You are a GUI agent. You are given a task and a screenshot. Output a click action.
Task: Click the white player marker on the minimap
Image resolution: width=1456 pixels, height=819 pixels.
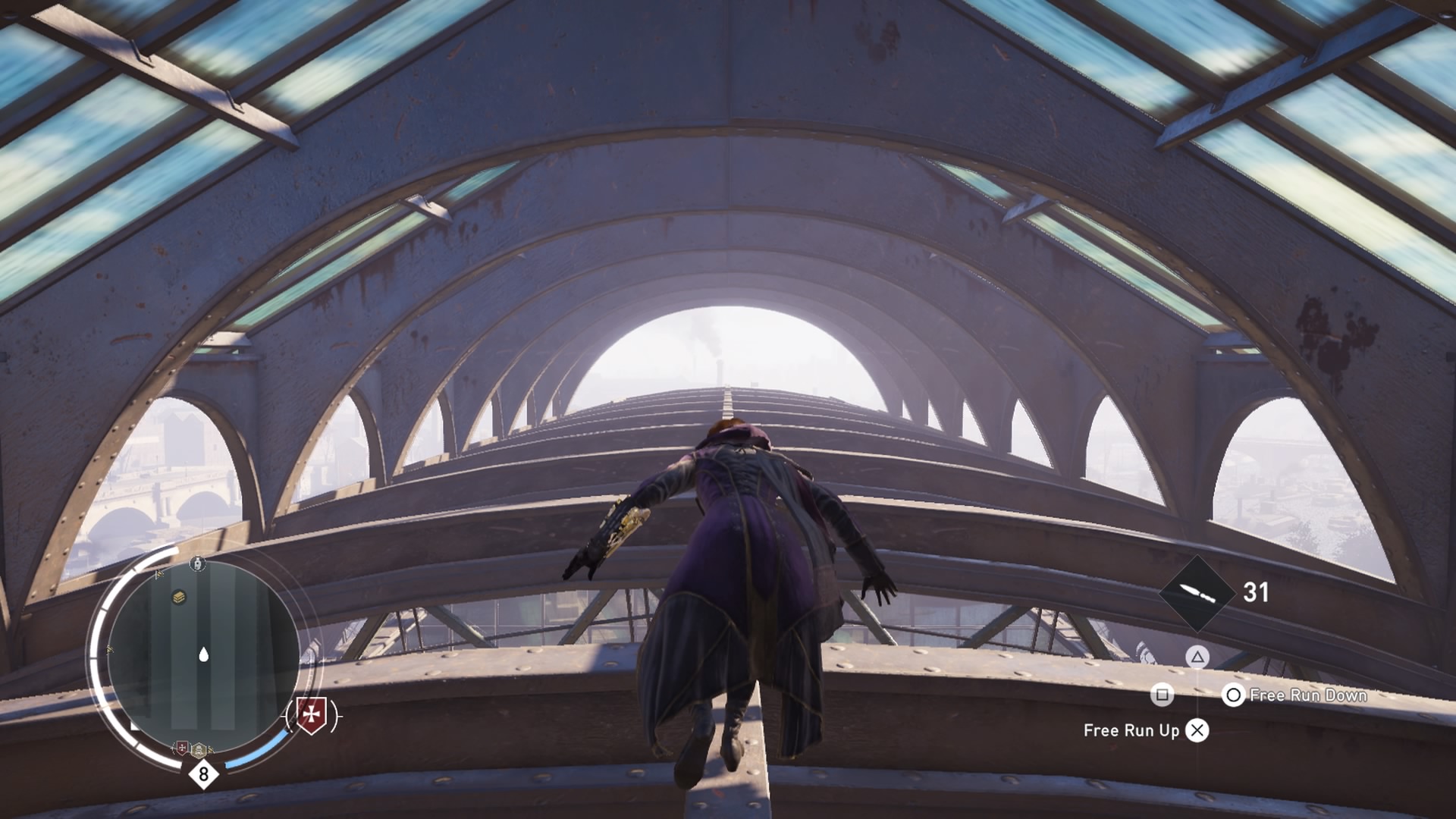click(x=203, y=654)
